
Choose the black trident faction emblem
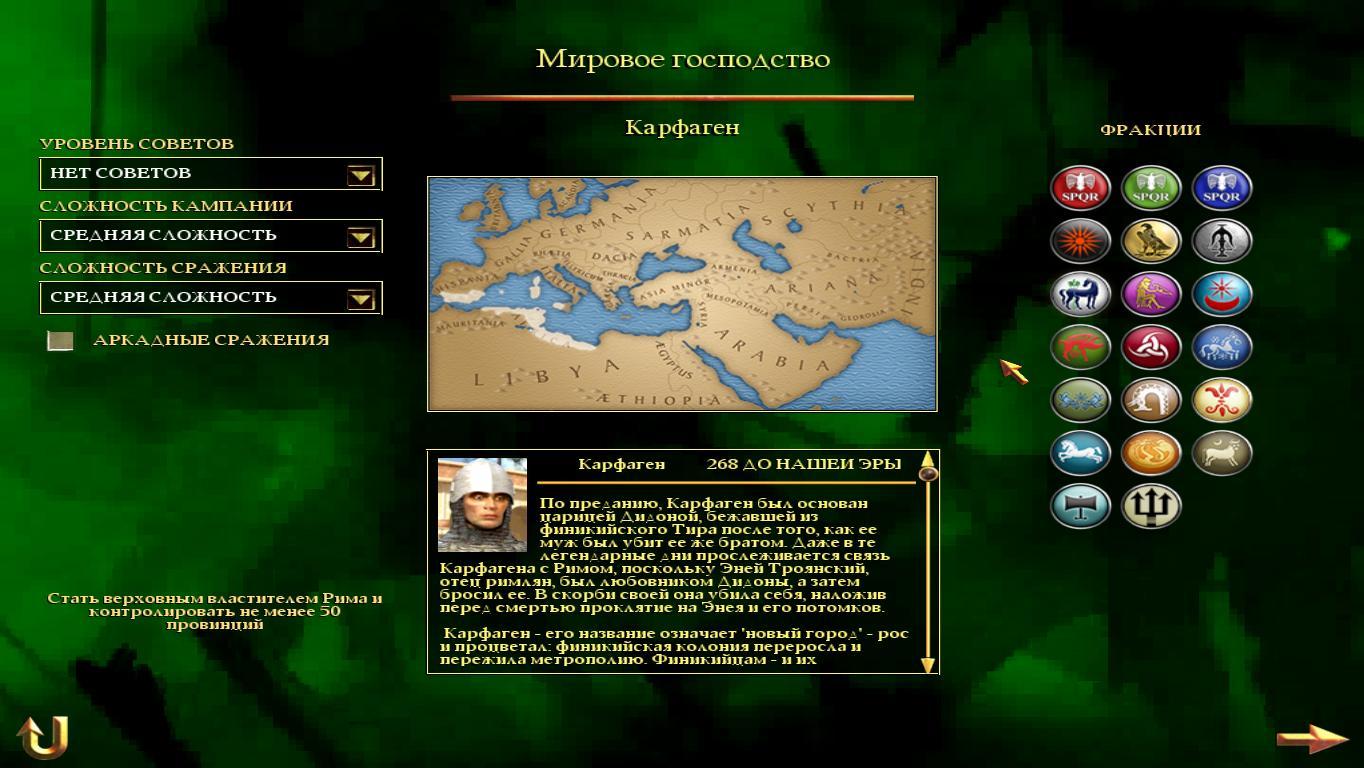[1151, 506]
